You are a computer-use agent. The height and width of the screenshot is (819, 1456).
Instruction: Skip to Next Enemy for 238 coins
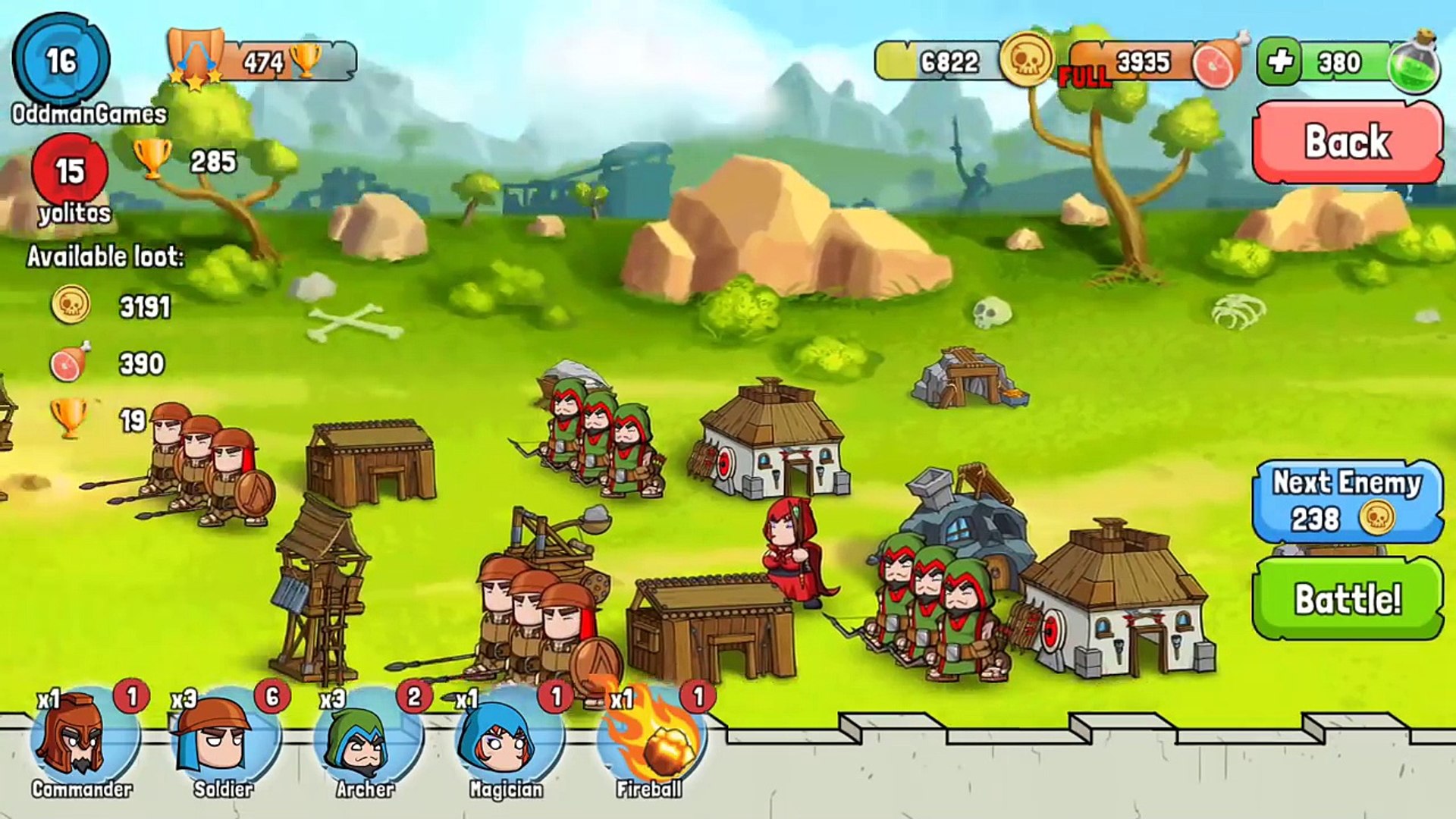point(1347,501)
